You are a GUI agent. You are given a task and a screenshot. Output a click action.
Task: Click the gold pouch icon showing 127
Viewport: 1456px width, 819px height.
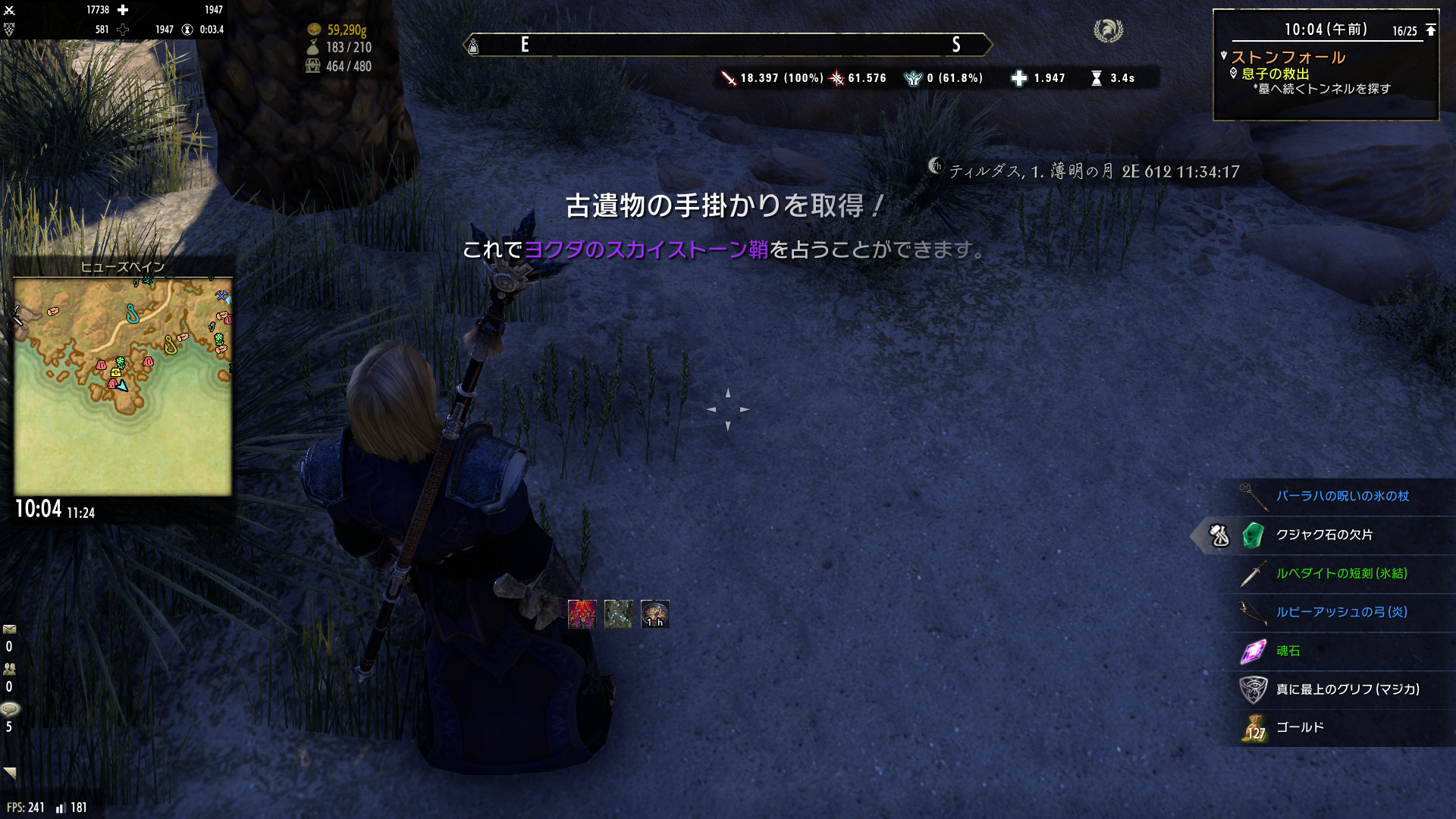click(1254, 726)
